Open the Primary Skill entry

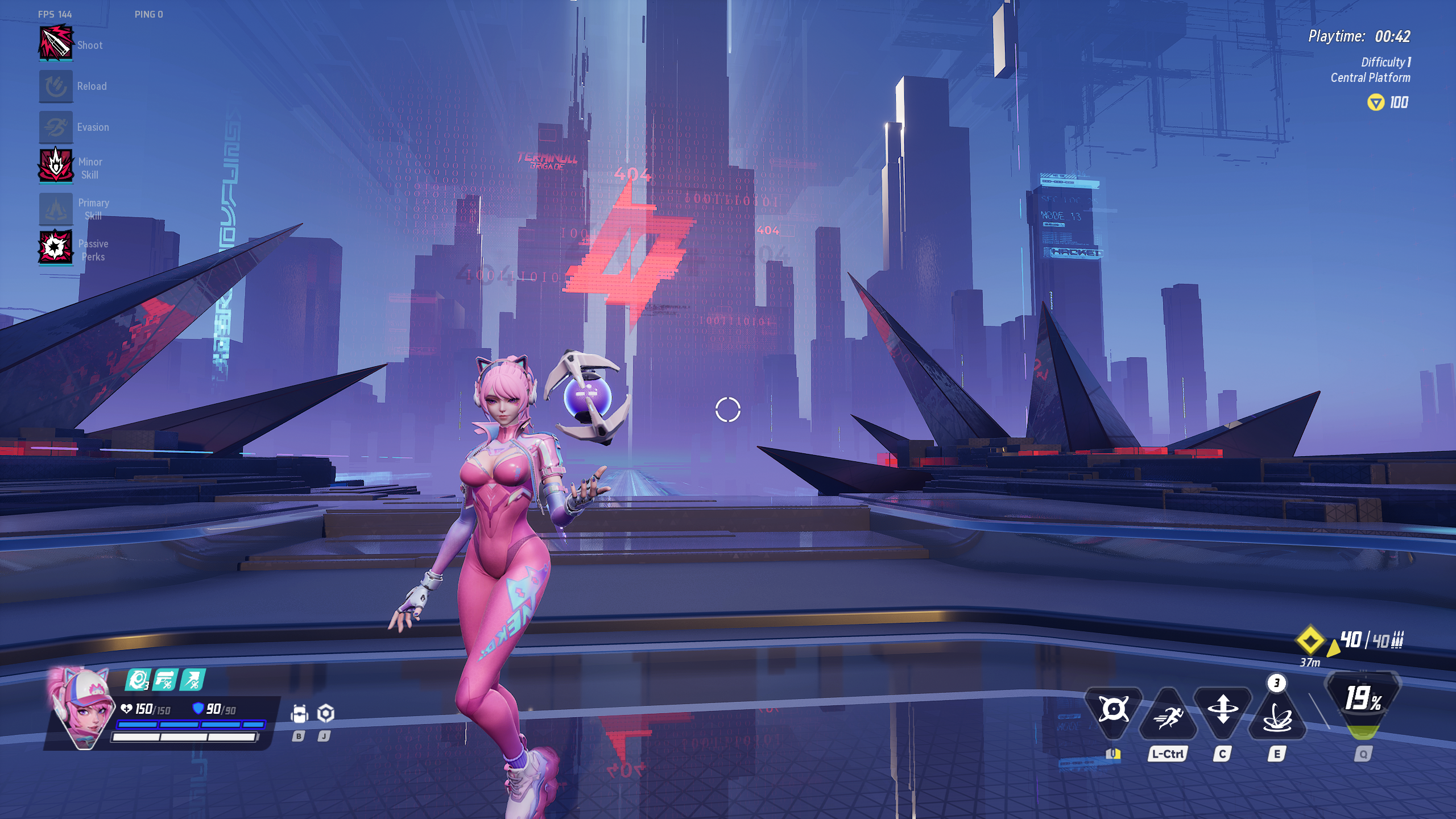coord(56,209)
